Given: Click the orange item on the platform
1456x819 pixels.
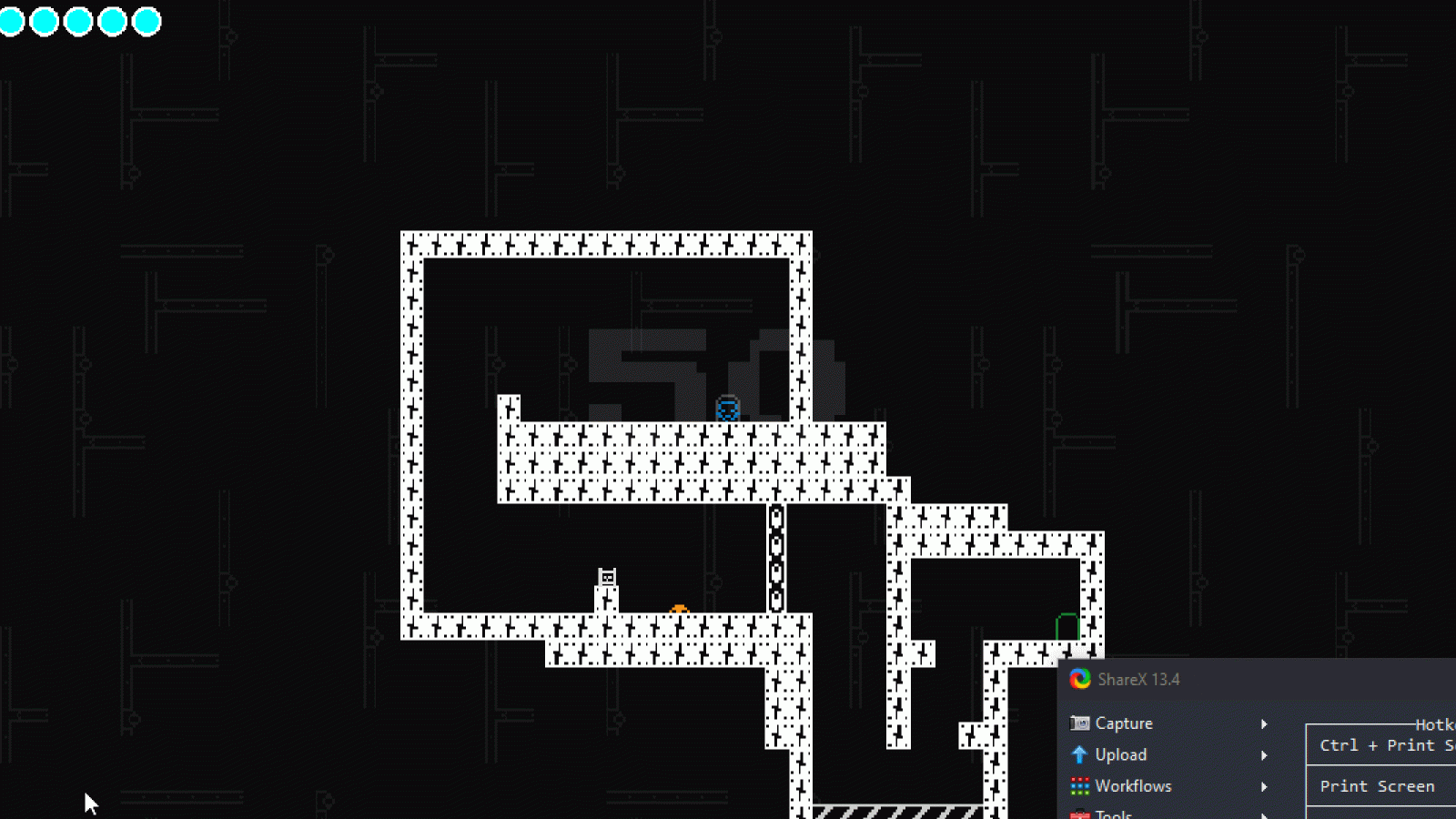Looking at the screenshot, I should 680,607.
